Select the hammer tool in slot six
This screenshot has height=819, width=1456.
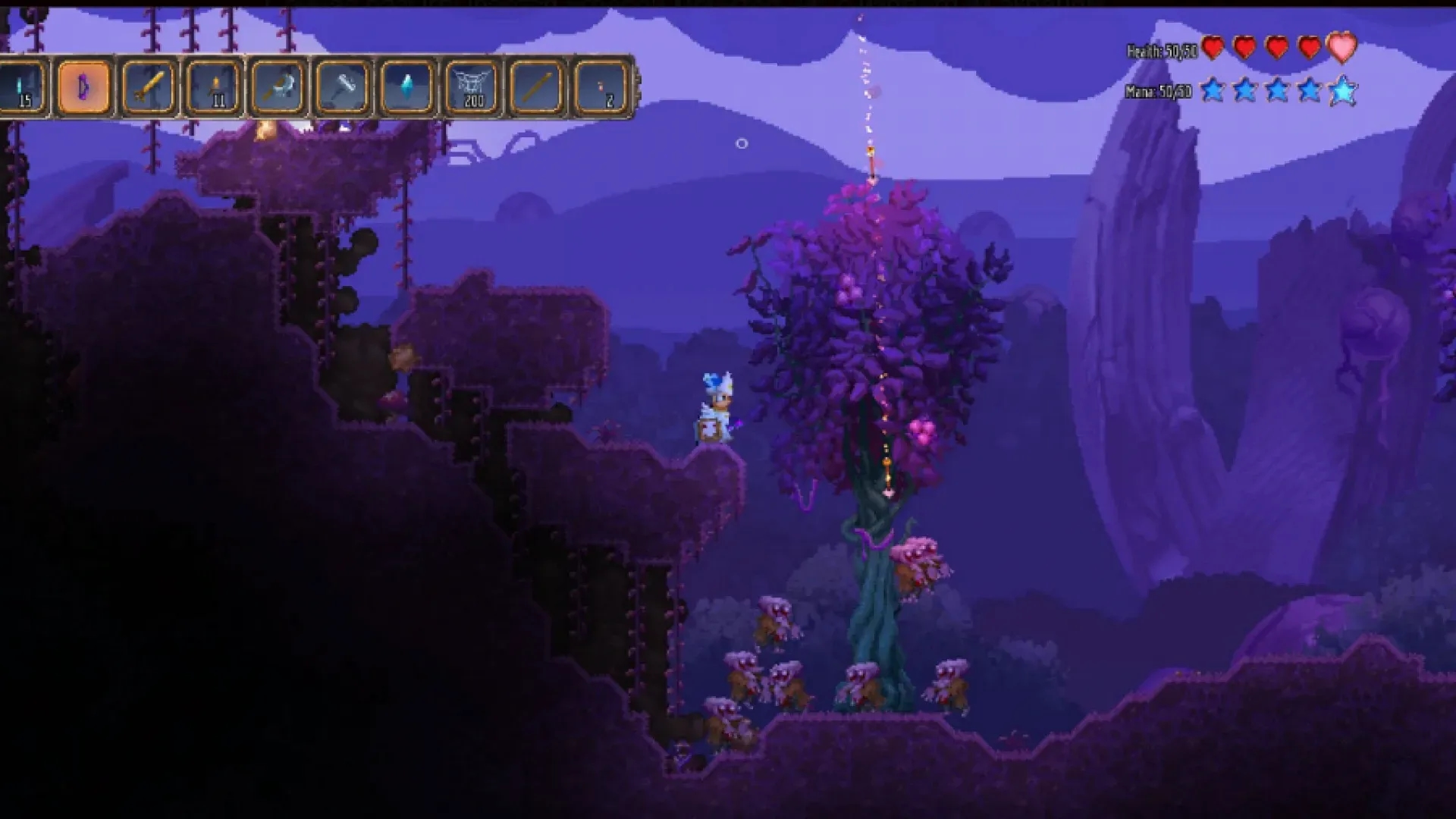click(x=341, y=83)
